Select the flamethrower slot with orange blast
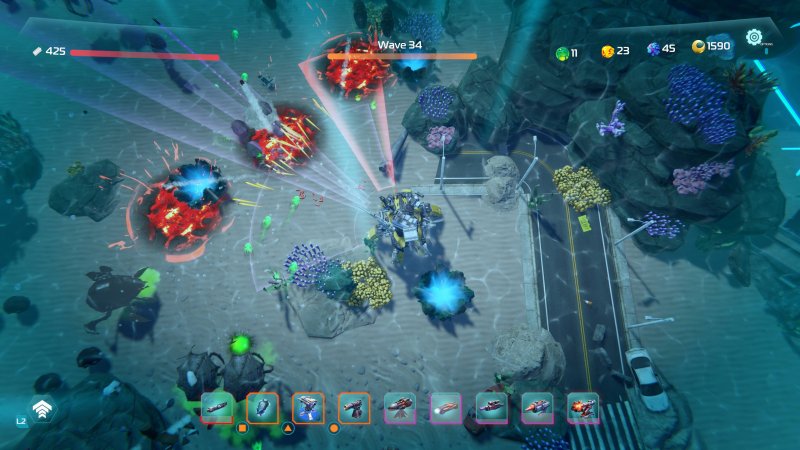 pos(583,407)
